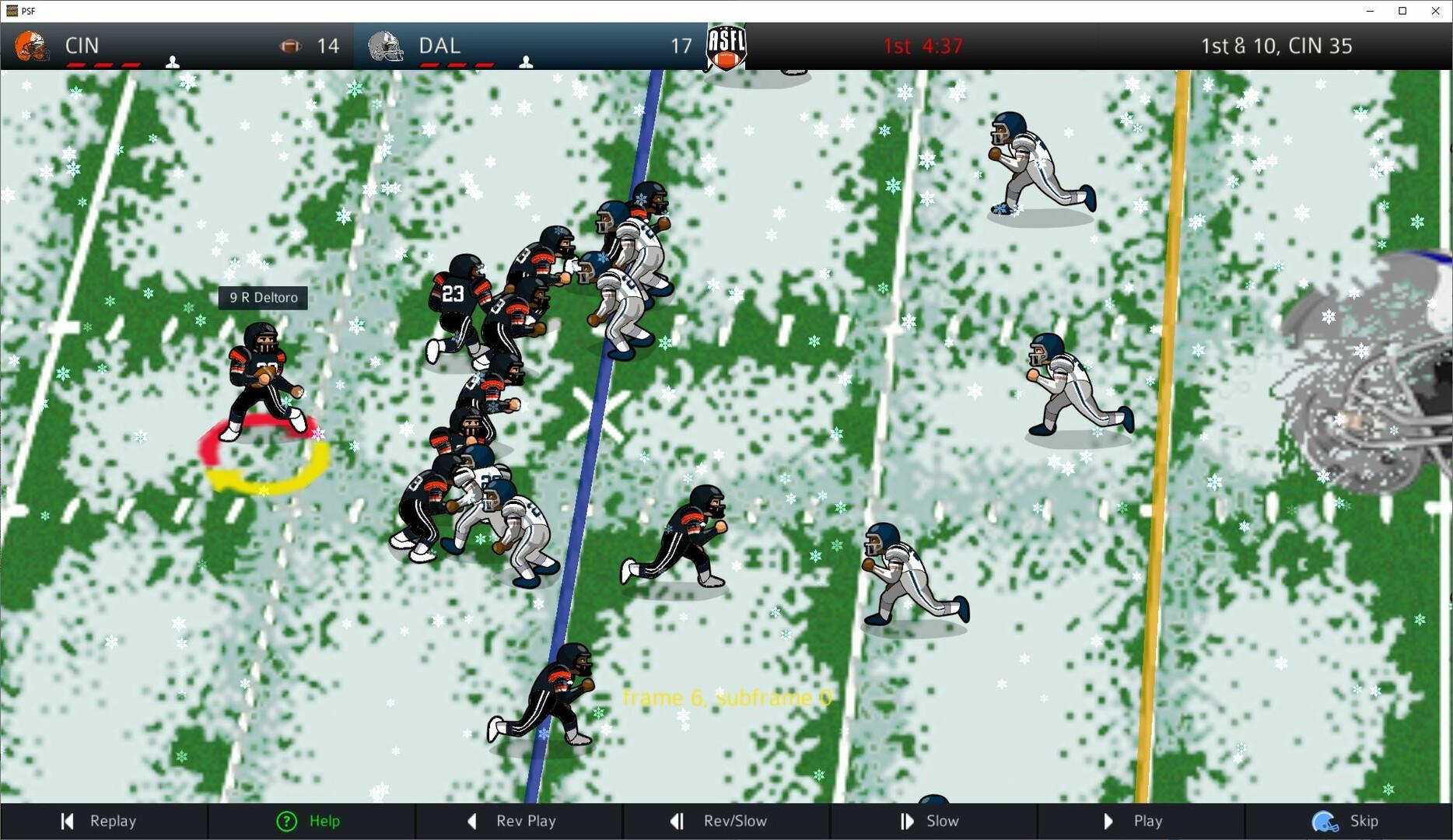The width and height of the screenshot is (1453, 840).
Task: Click the player silhouette icon under CIN
Action: click(173, 61)
